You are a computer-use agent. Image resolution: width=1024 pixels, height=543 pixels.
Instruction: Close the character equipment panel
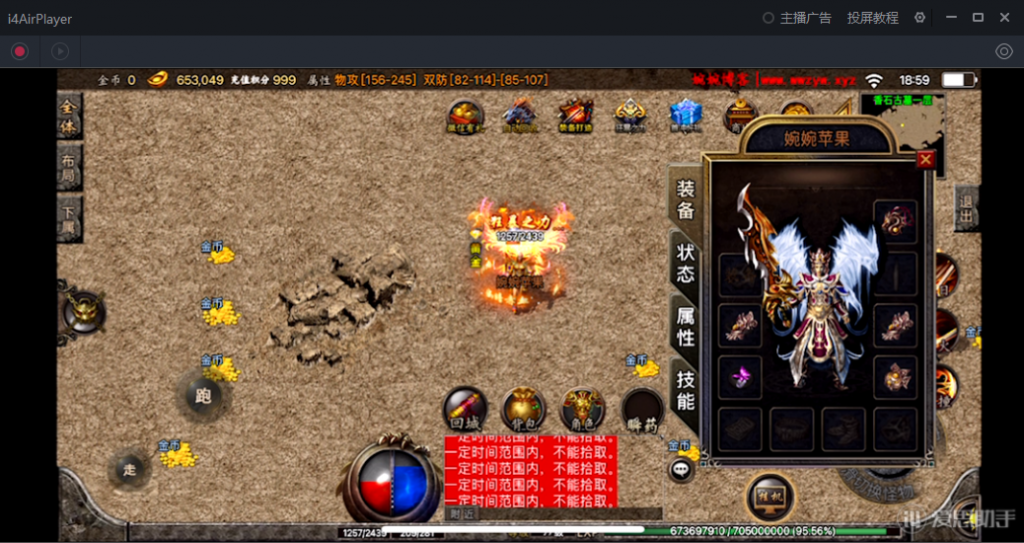(x=925, y=159)
